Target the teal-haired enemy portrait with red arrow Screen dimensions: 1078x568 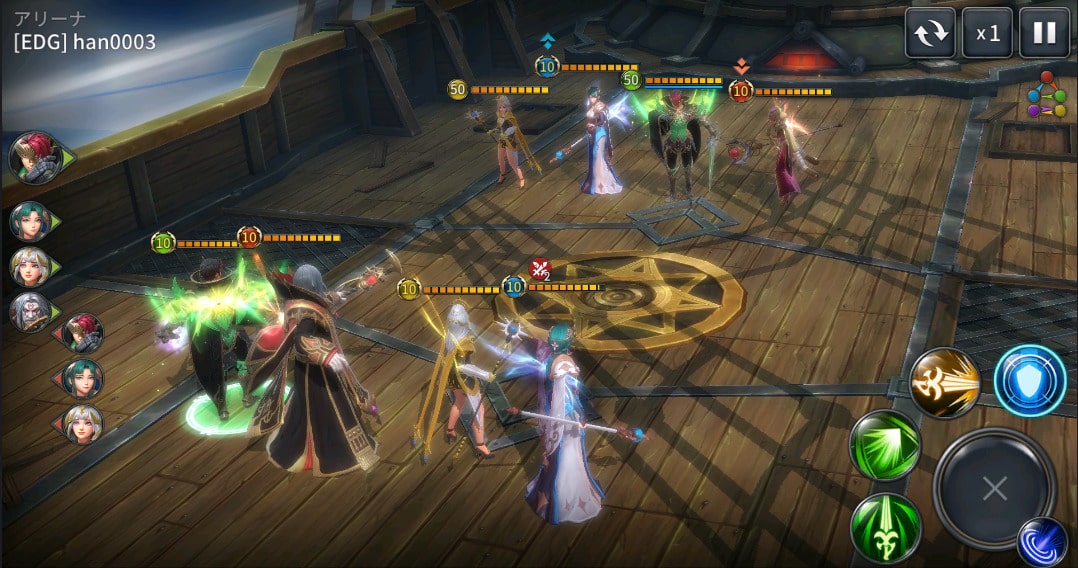pos(83,379)
